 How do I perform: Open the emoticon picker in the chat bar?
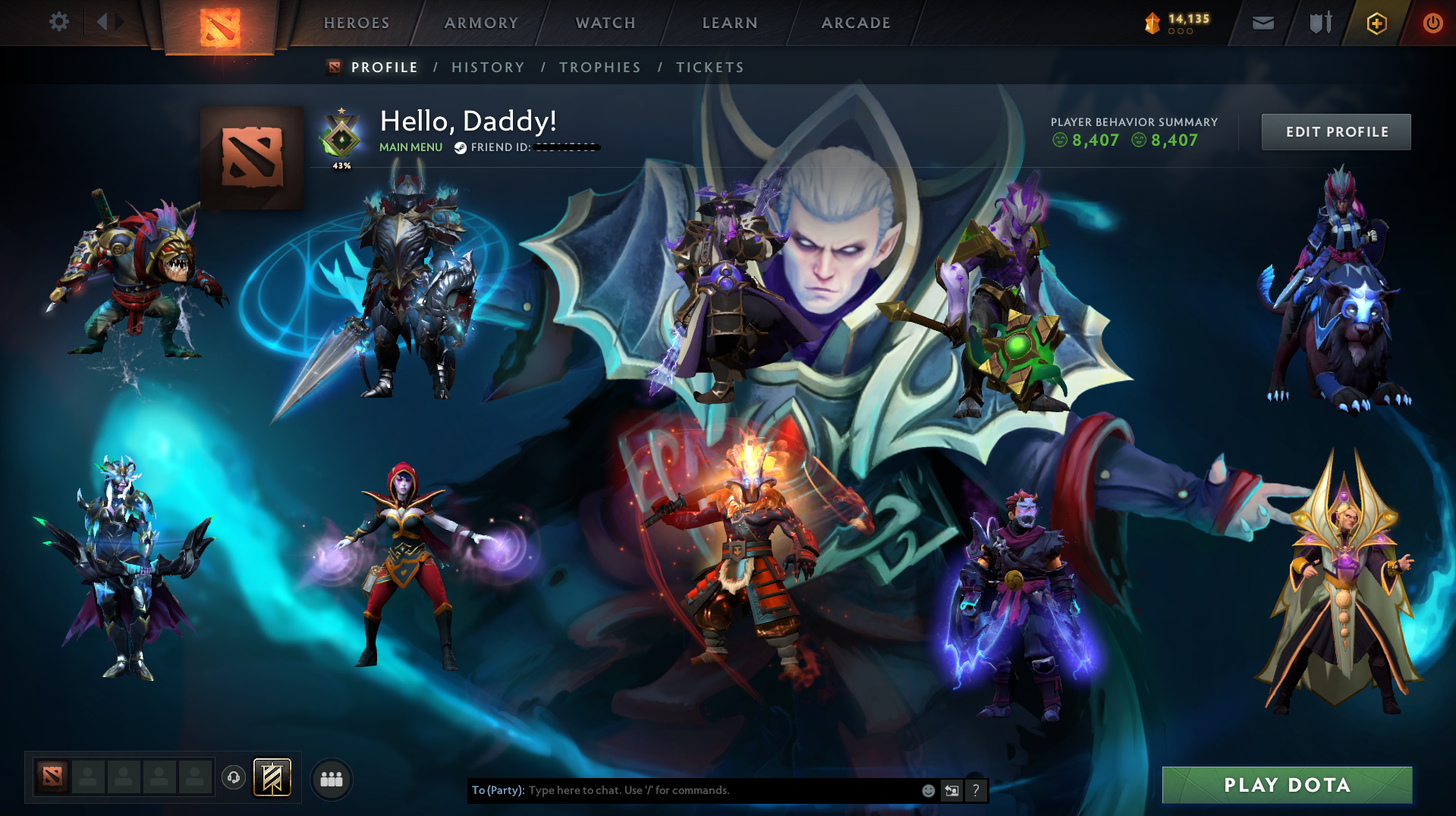pyautogui.click(x=928, y=790)
